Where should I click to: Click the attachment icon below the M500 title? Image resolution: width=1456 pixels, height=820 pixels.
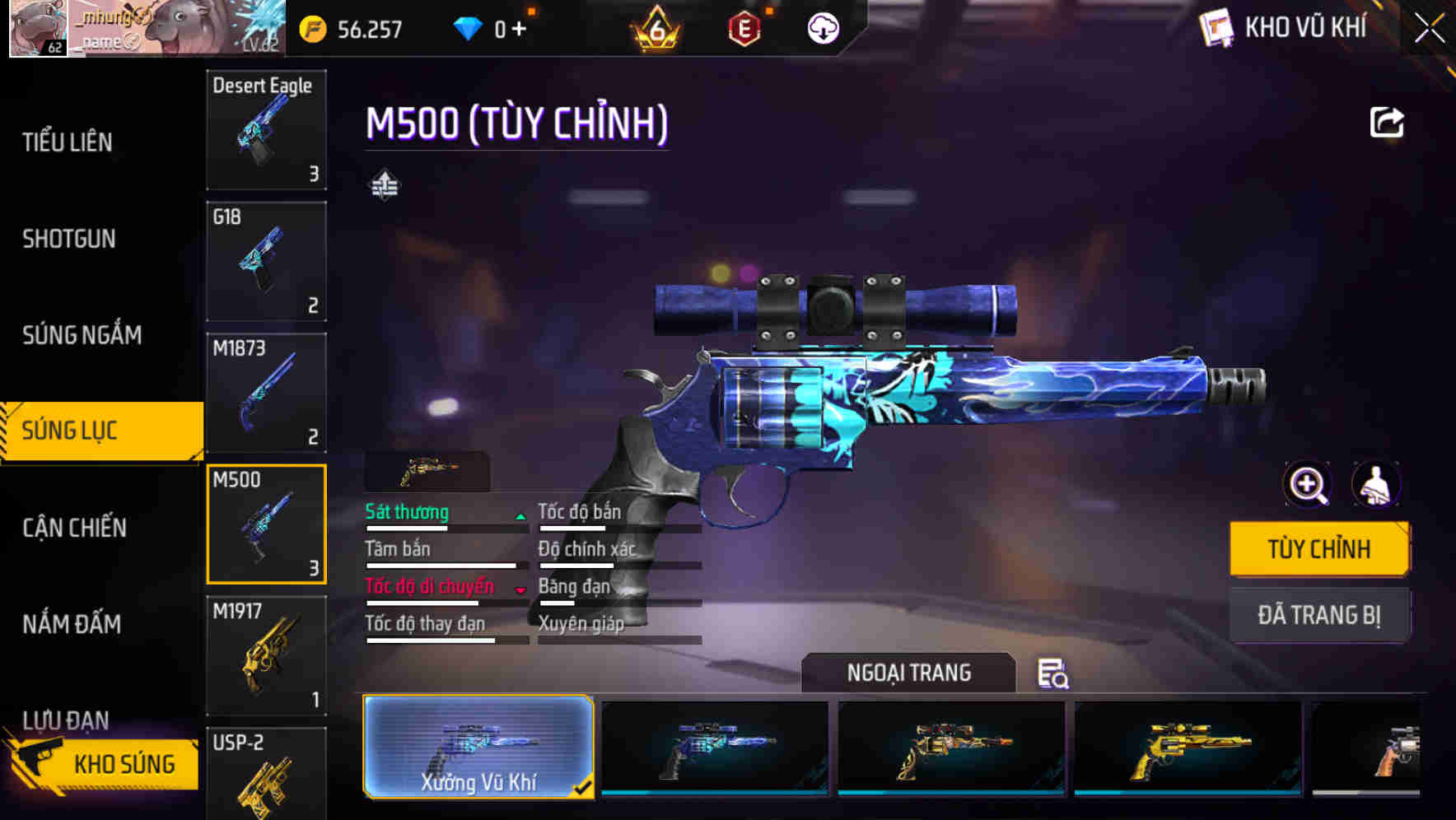[x=384, y=186]
